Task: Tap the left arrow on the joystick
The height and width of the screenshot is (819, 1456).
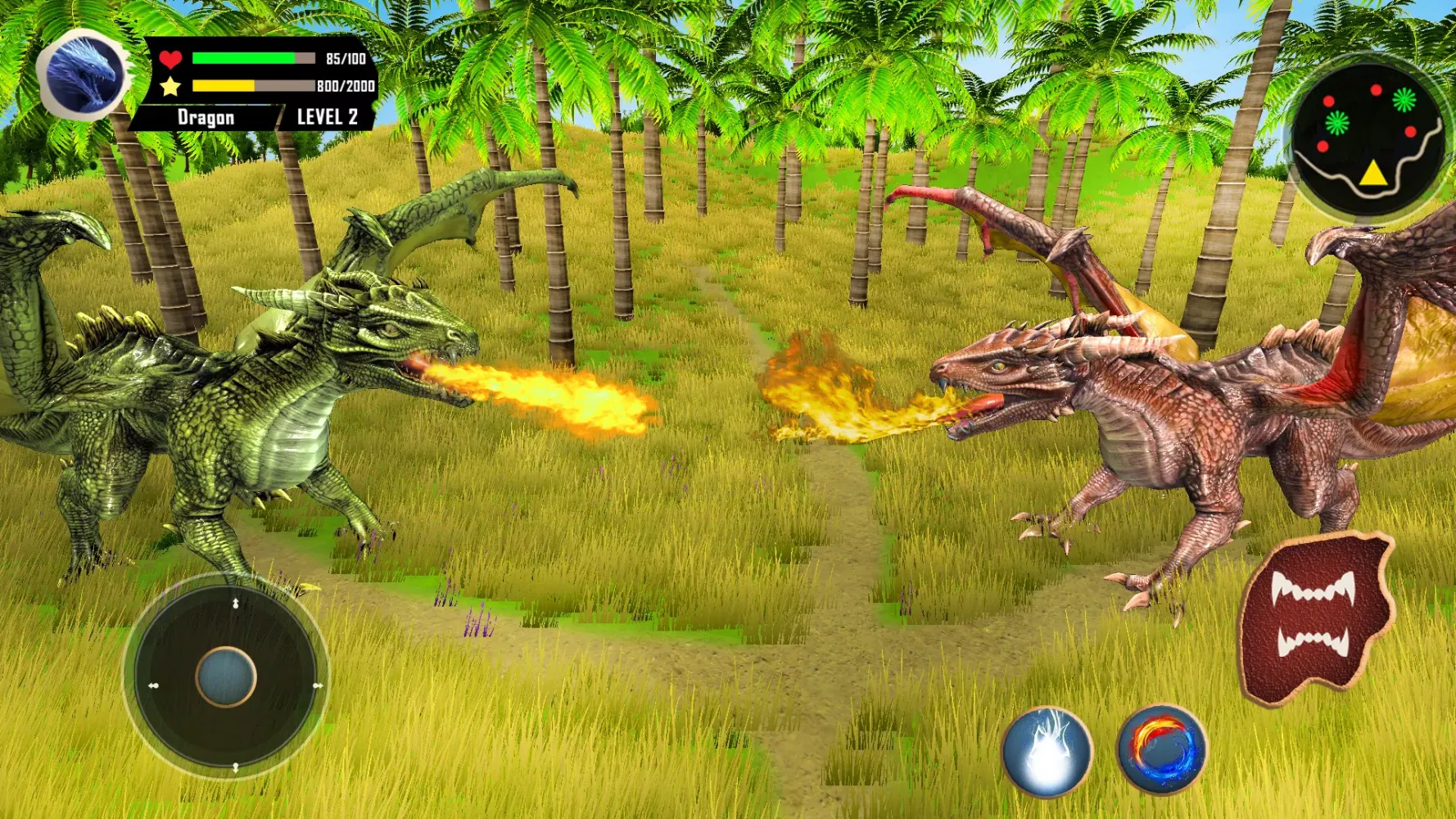Action: coord(154,686)
